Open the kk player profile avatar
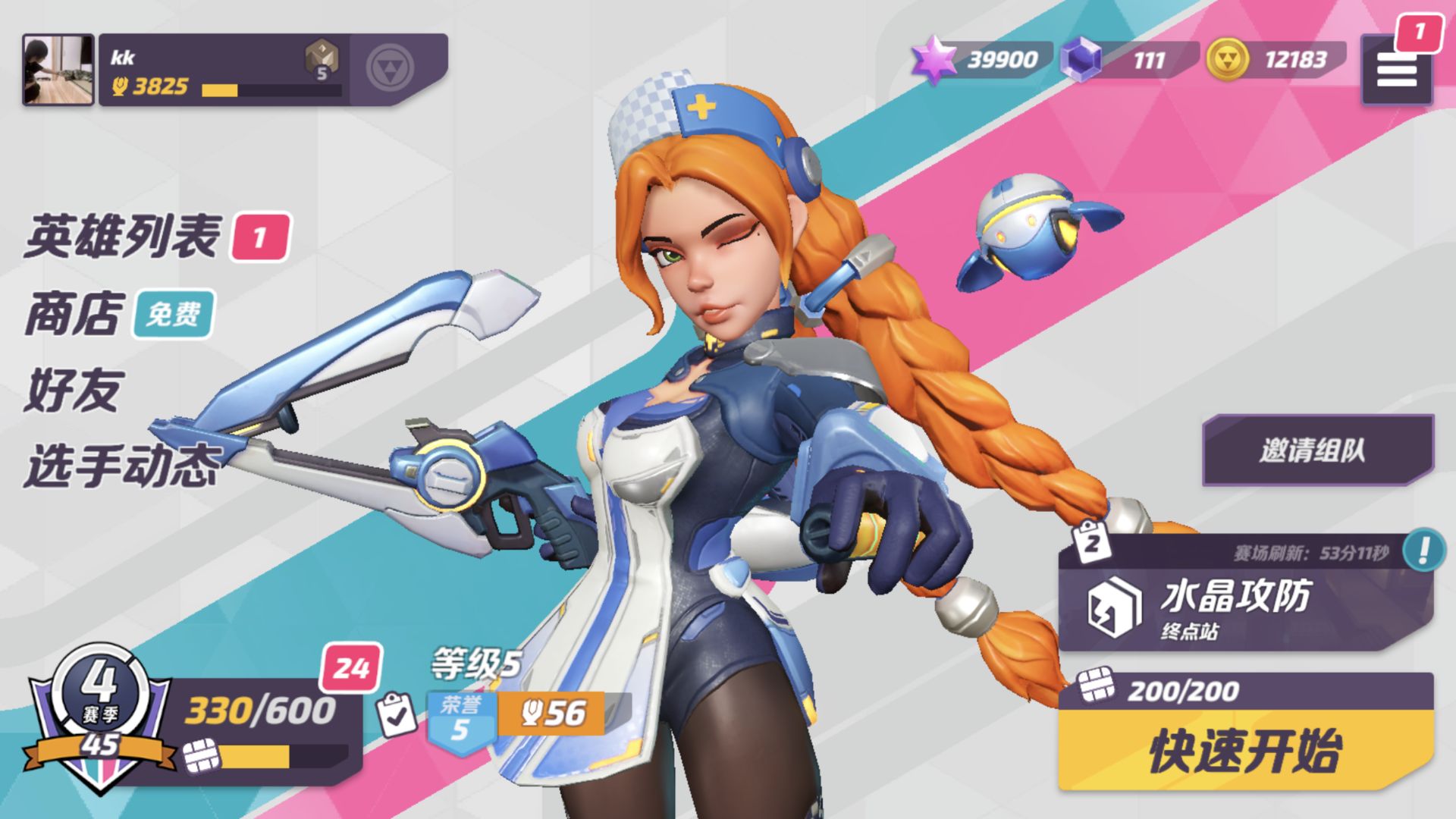The height and width of the screenshot is (819, 1456). point(58,70)
